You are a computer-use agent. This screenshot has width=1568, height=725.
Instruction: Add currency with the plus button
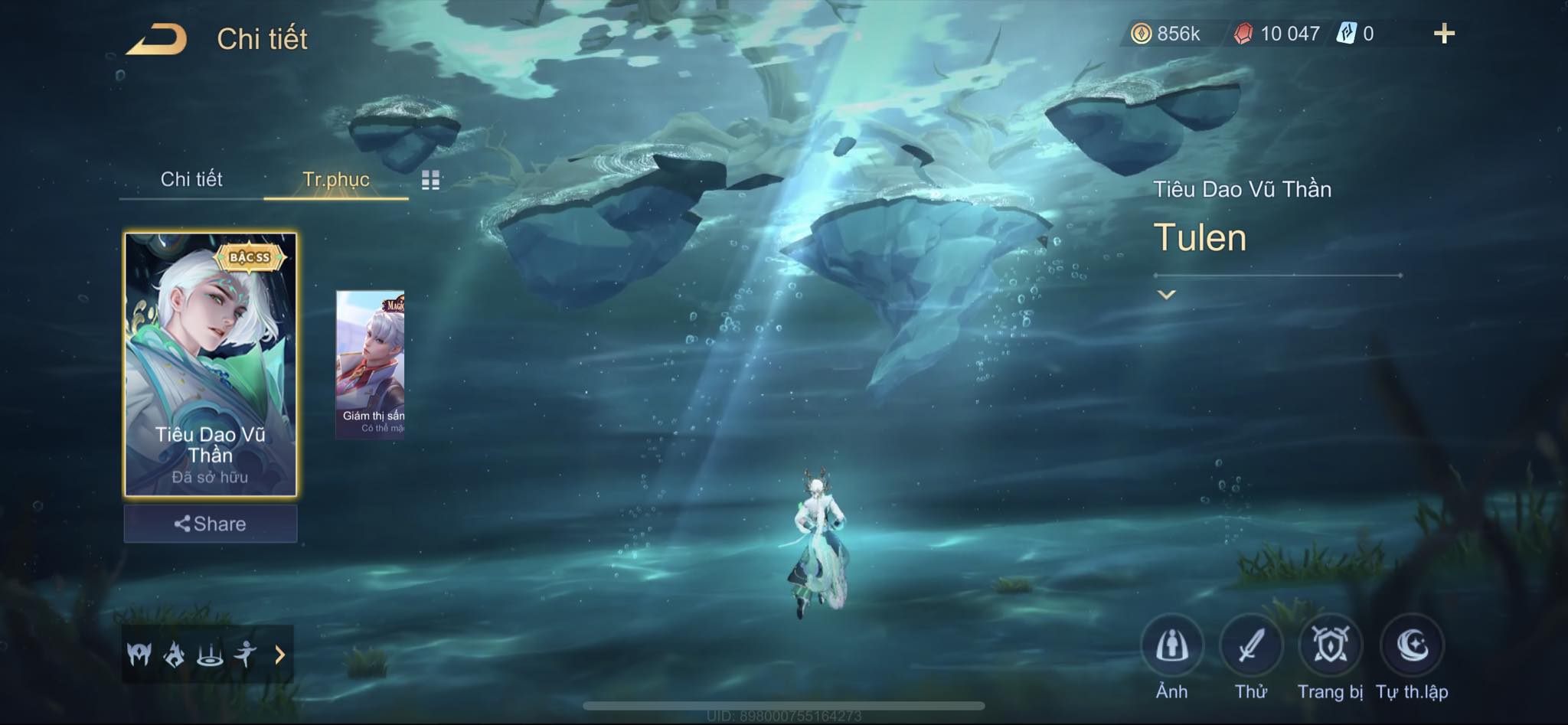pos(1444,34)
